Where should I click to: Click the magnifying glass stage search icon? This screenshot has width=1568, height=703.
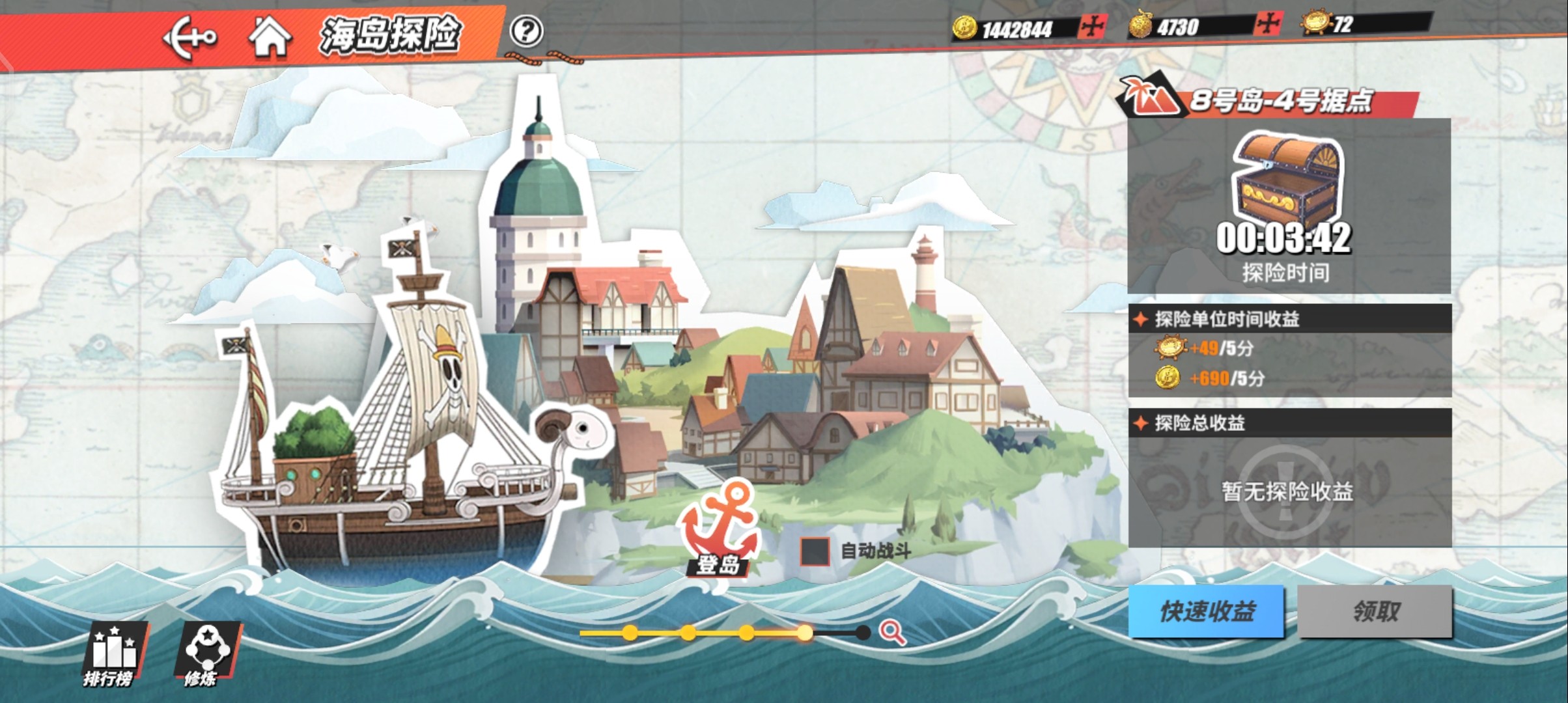coord(892,632)
